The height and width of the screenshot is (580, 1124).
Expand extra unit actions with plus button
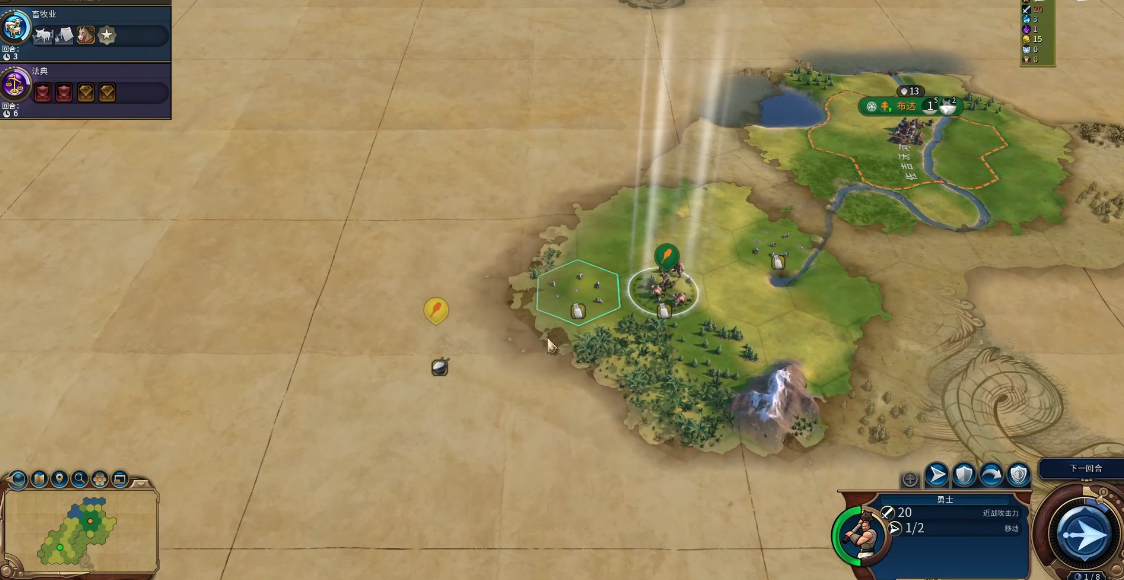coord(910,479)
